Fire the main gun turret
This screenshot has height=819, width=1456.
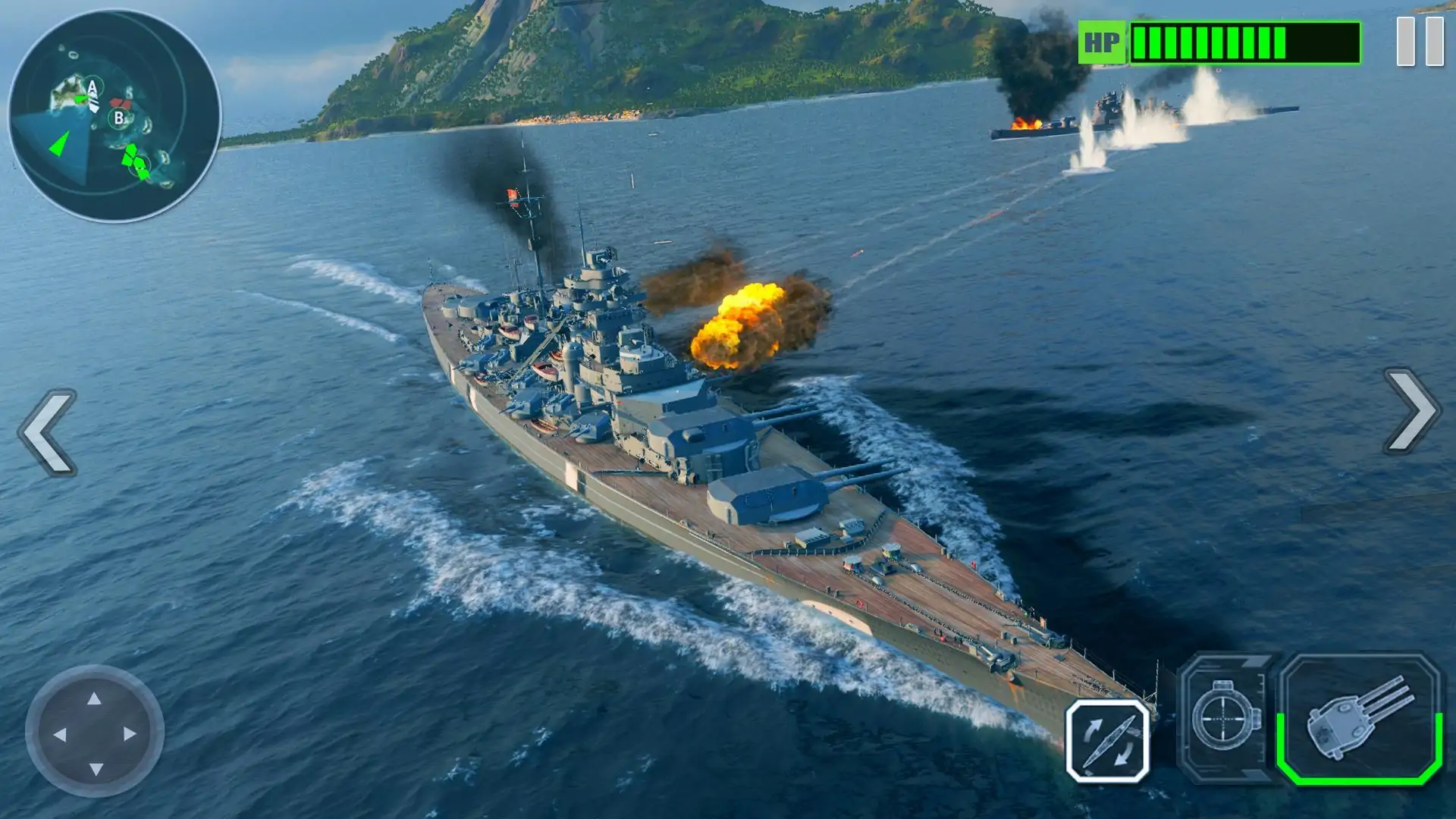tap(1360, 719)
